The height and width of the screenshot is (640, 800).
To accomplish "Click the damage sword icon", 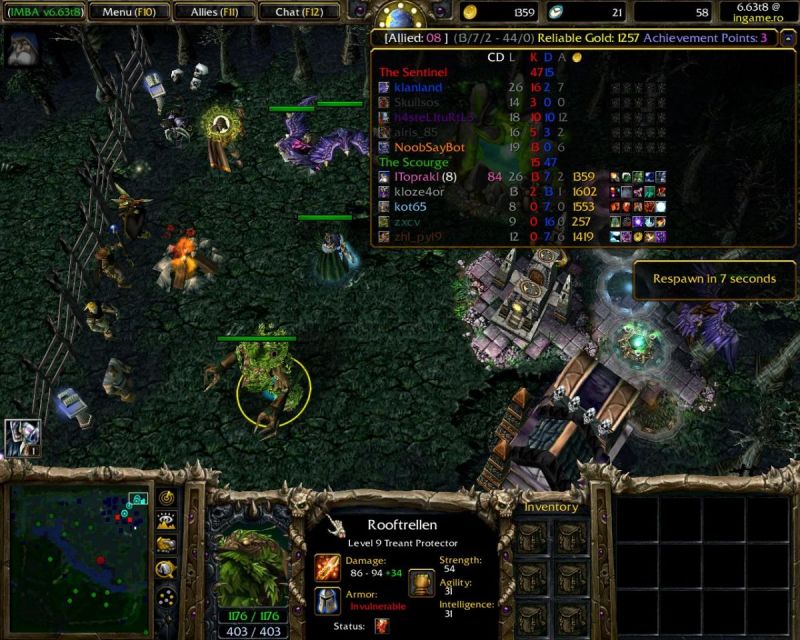I will point(328,567).
